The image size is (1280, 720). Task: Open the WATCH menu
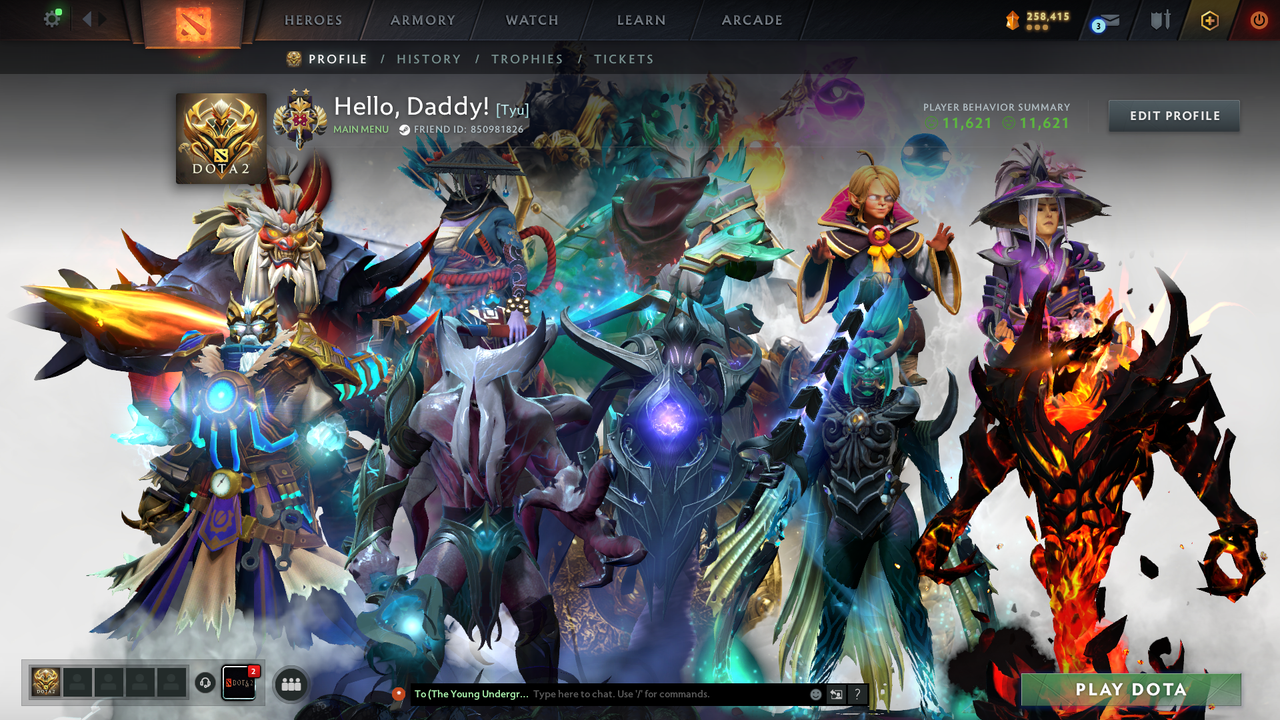(x=531, y=20)
